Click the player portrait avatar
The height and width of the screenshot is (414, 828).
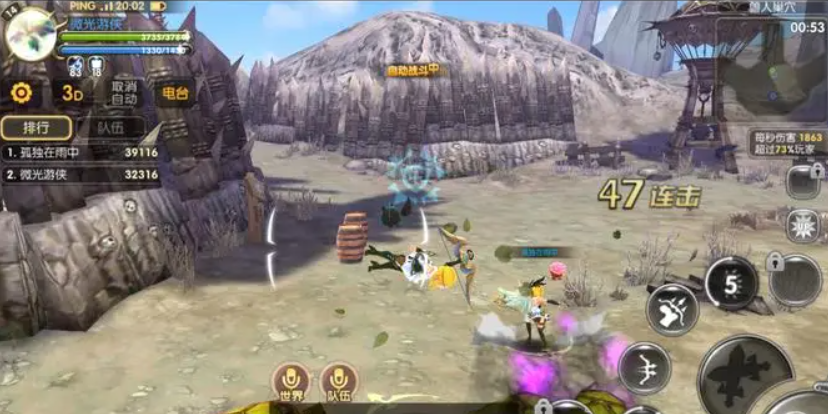click(29, 34)
